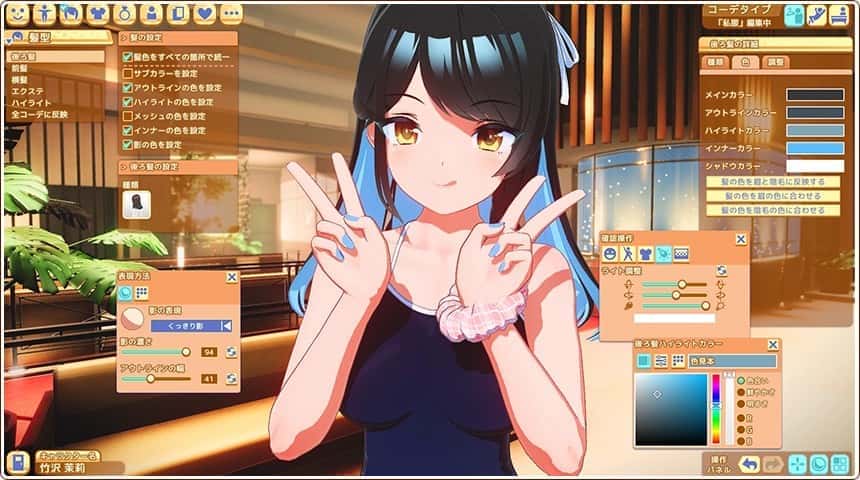Image resolution: width=860 pixels, height=480 pixels.
Task: Select ハイライト in the hair list
Action: (29, 103)
